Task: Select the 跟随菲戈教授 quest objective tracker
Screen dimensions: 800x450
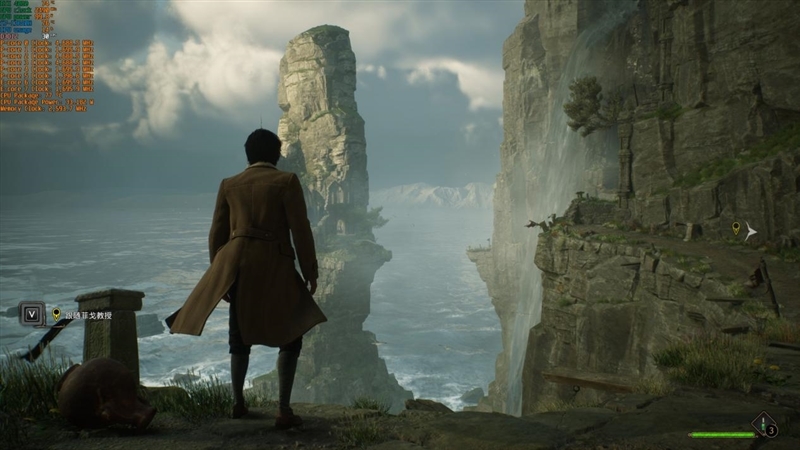Action: [88, 315]
